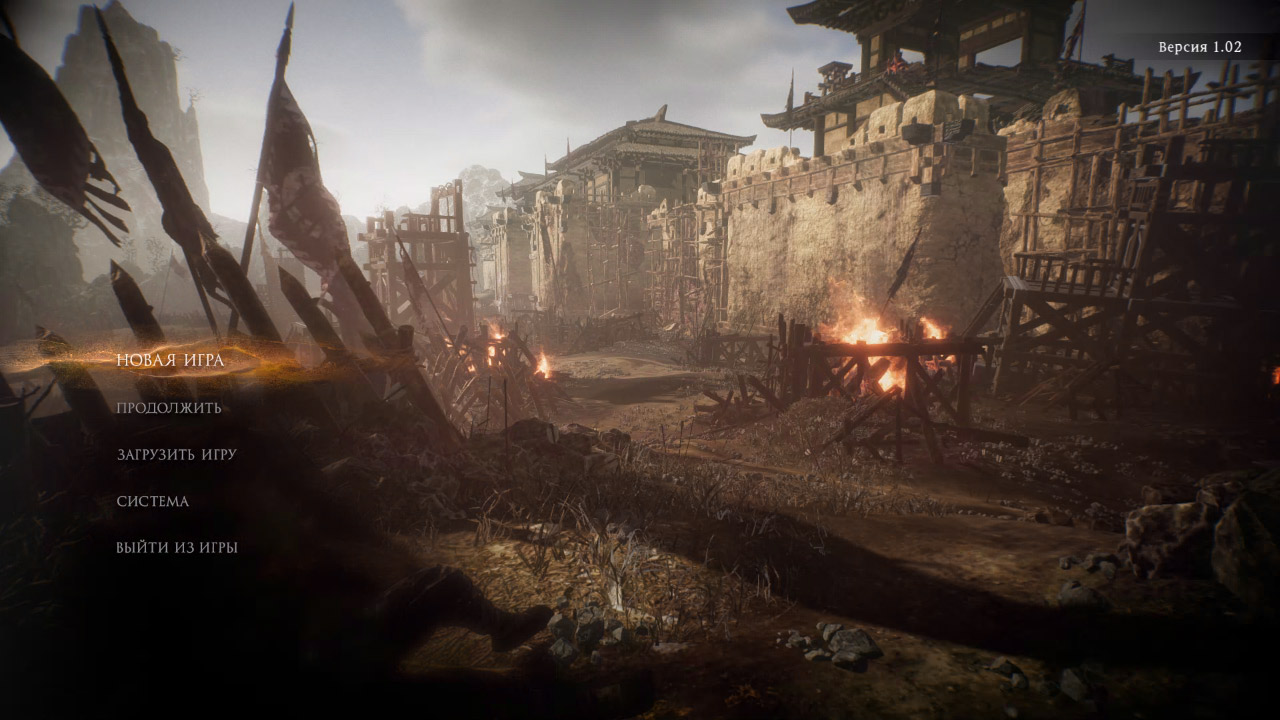Open the «Загрузить игру» load menu
Image resolution: width=1280 pixels, height=720 pixels.
(x=176, y=454)
